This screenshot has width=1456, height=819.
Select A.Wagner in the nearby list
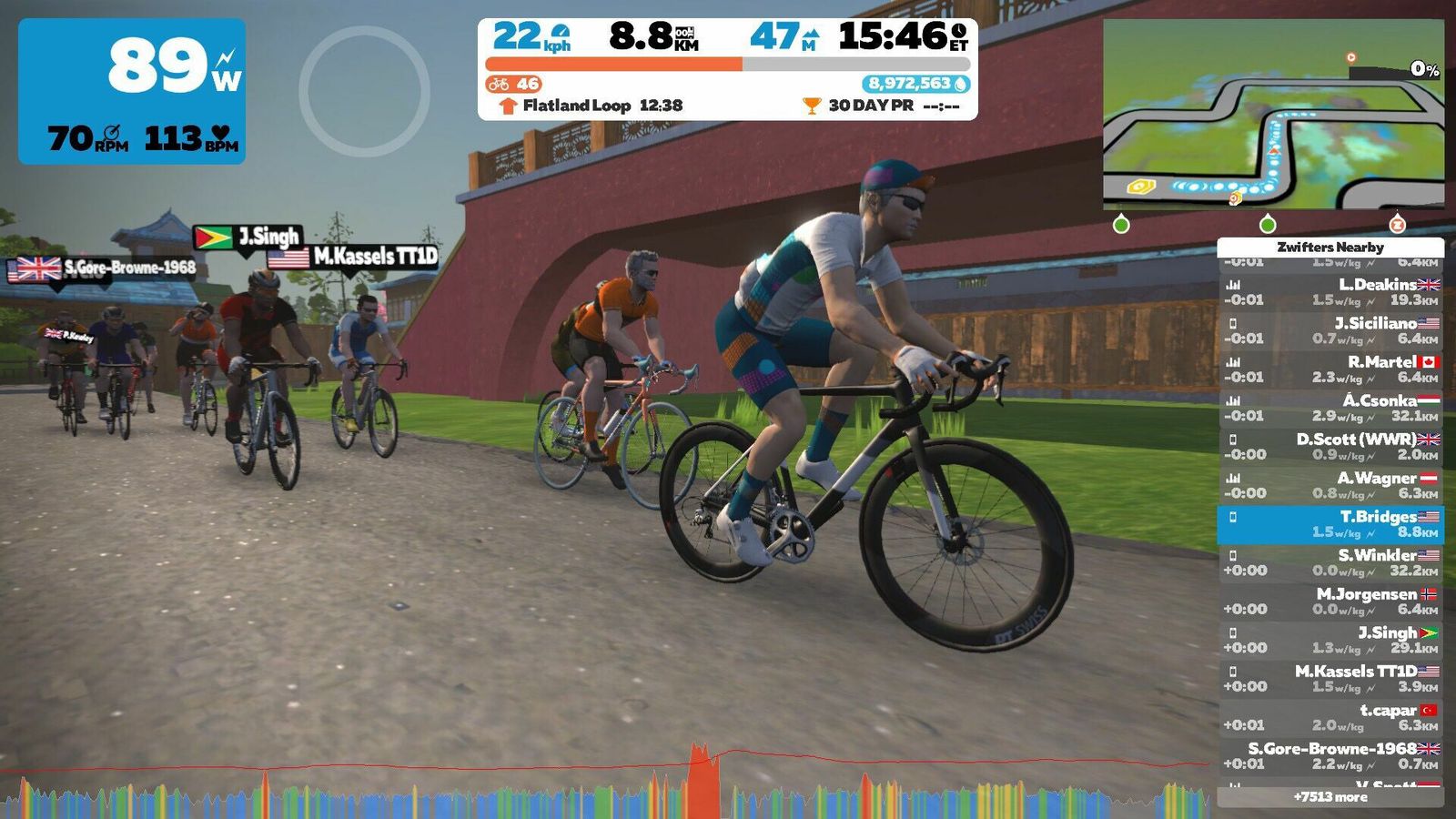coord(1330,485)
